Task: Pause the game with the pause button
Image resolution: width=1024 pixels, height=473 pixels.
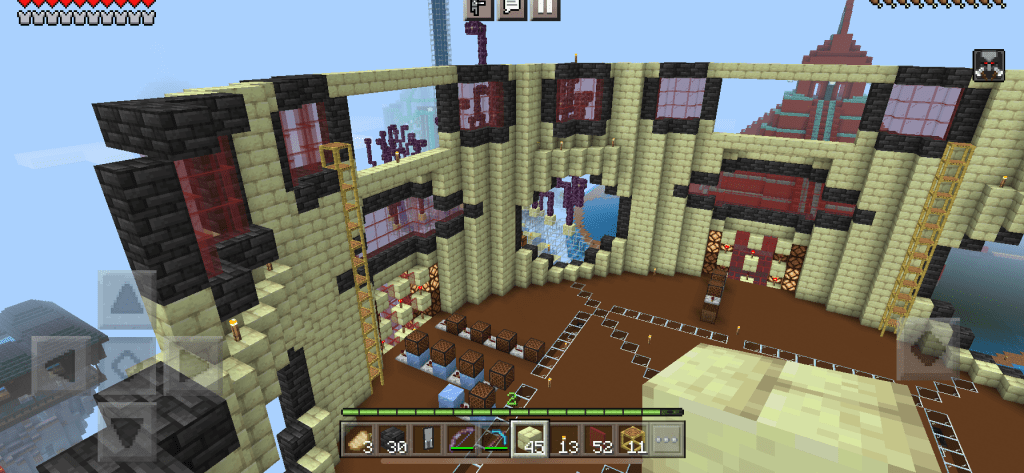Action: 545,8
